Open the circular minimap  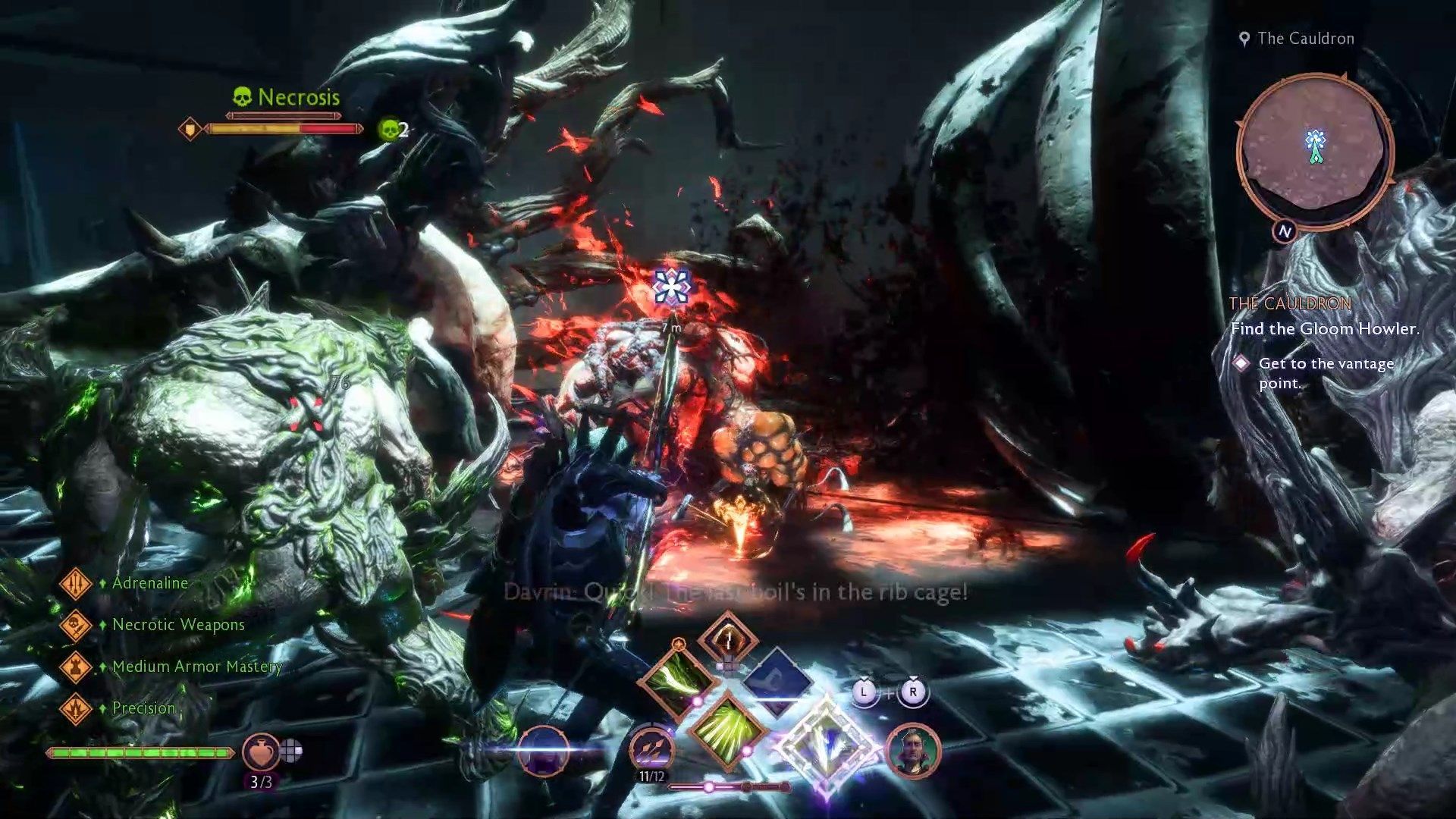click(x=1314, y=151)
